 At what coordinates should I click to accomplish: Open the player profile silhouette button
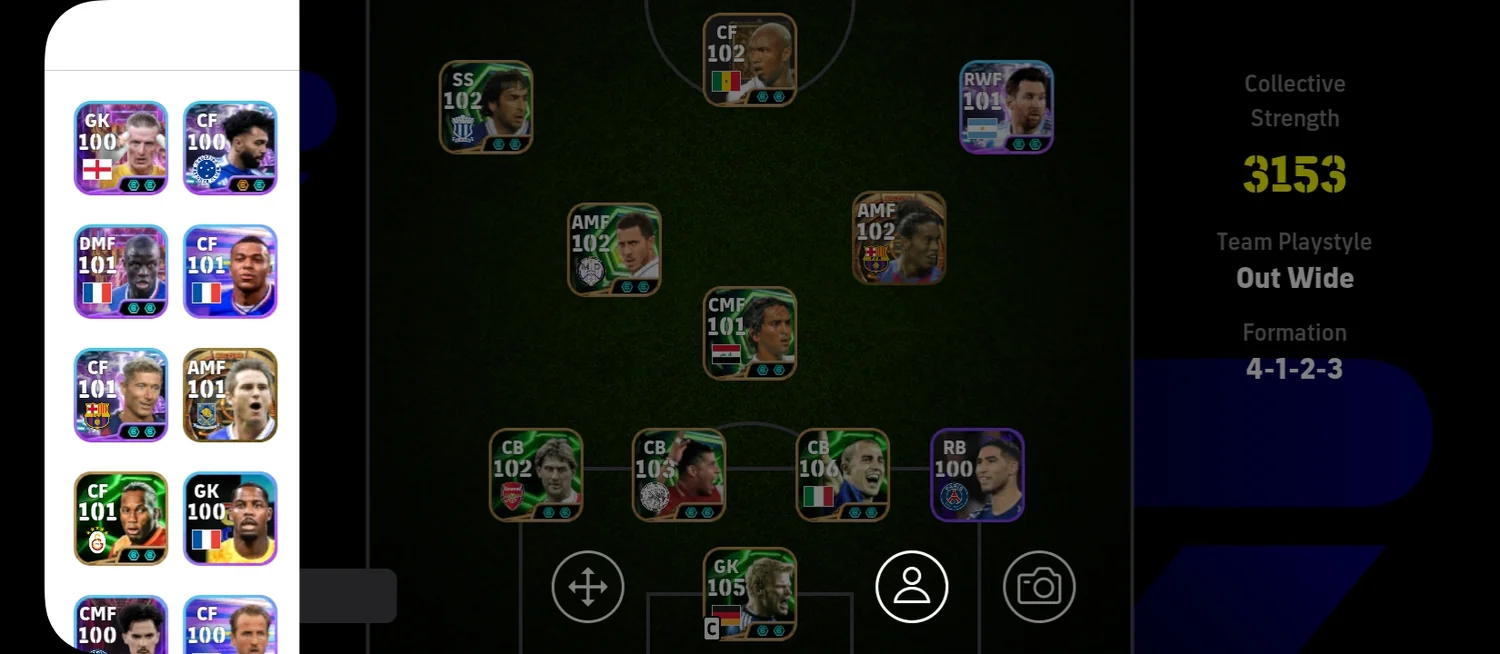tap(912, 587)
